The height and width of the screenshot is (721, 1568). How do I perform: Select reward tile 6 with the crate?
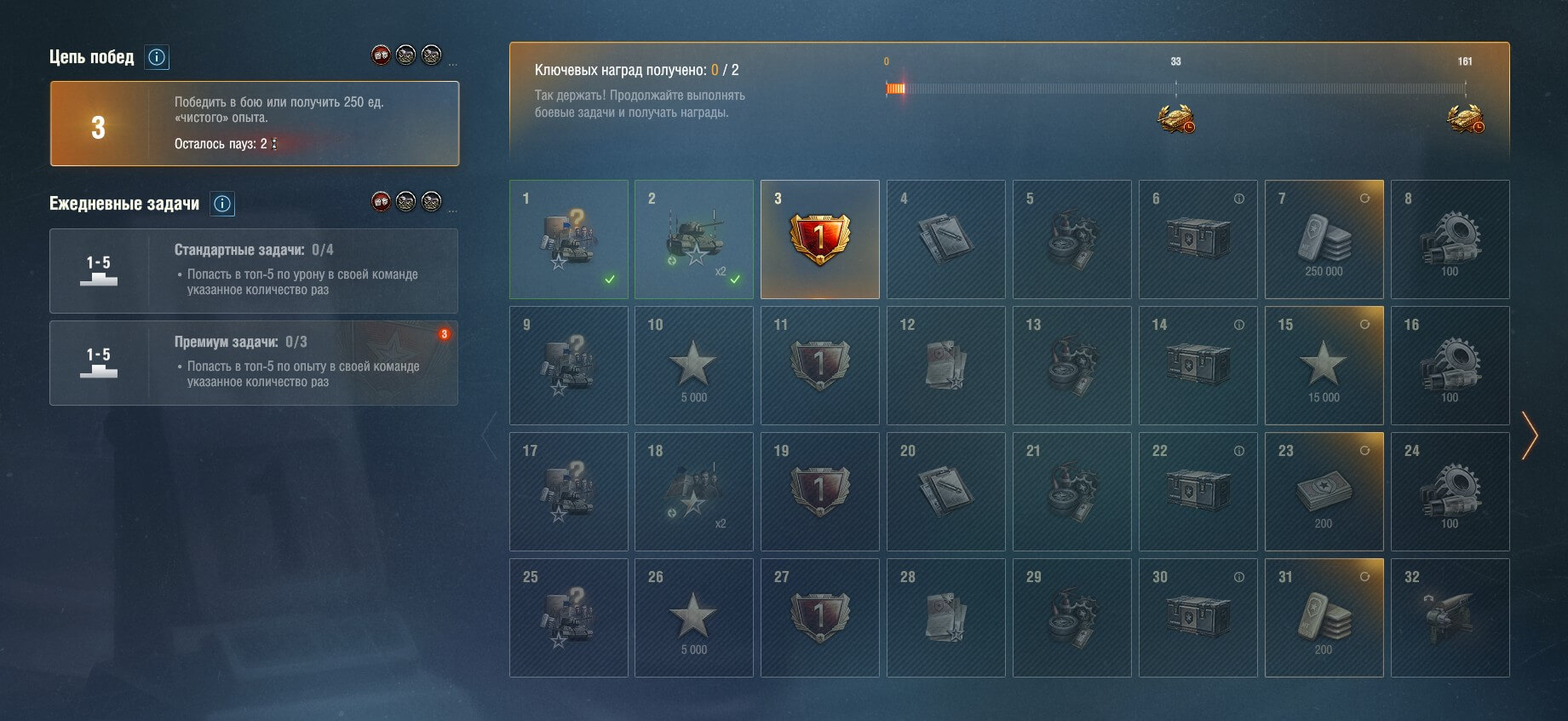click(x=1198, y=239)
